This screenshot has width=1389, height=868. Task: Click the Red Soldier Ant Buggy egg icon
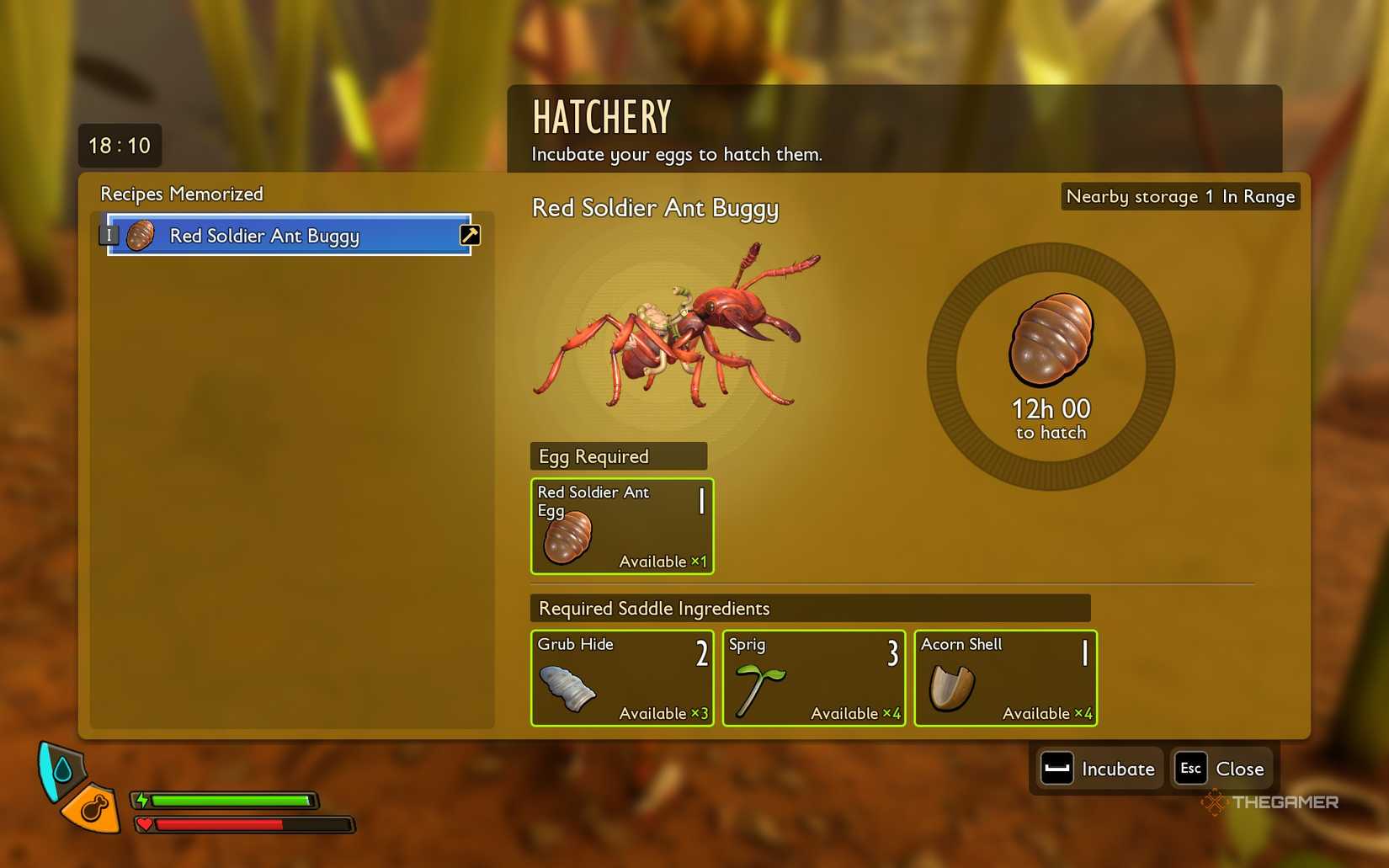coord(140,235)
